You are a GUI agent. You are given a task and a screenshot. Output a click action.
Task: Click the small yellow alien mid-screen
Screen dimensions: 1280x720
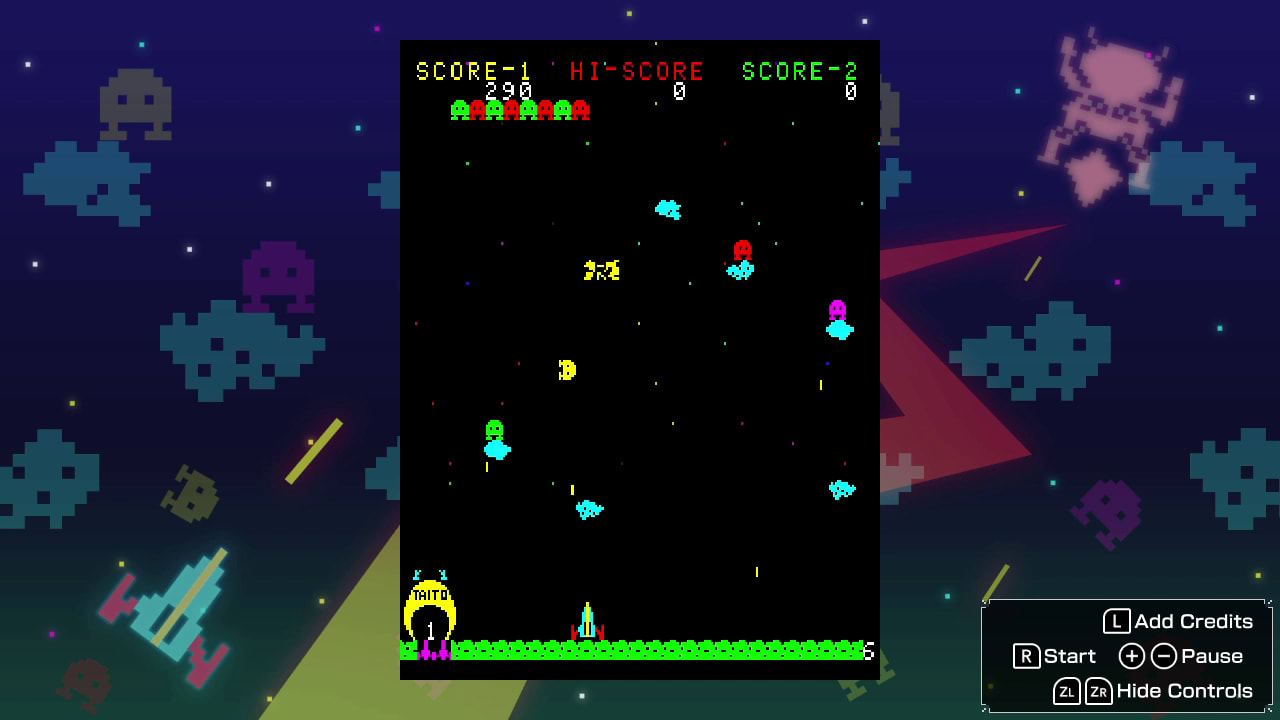point(567,369)
